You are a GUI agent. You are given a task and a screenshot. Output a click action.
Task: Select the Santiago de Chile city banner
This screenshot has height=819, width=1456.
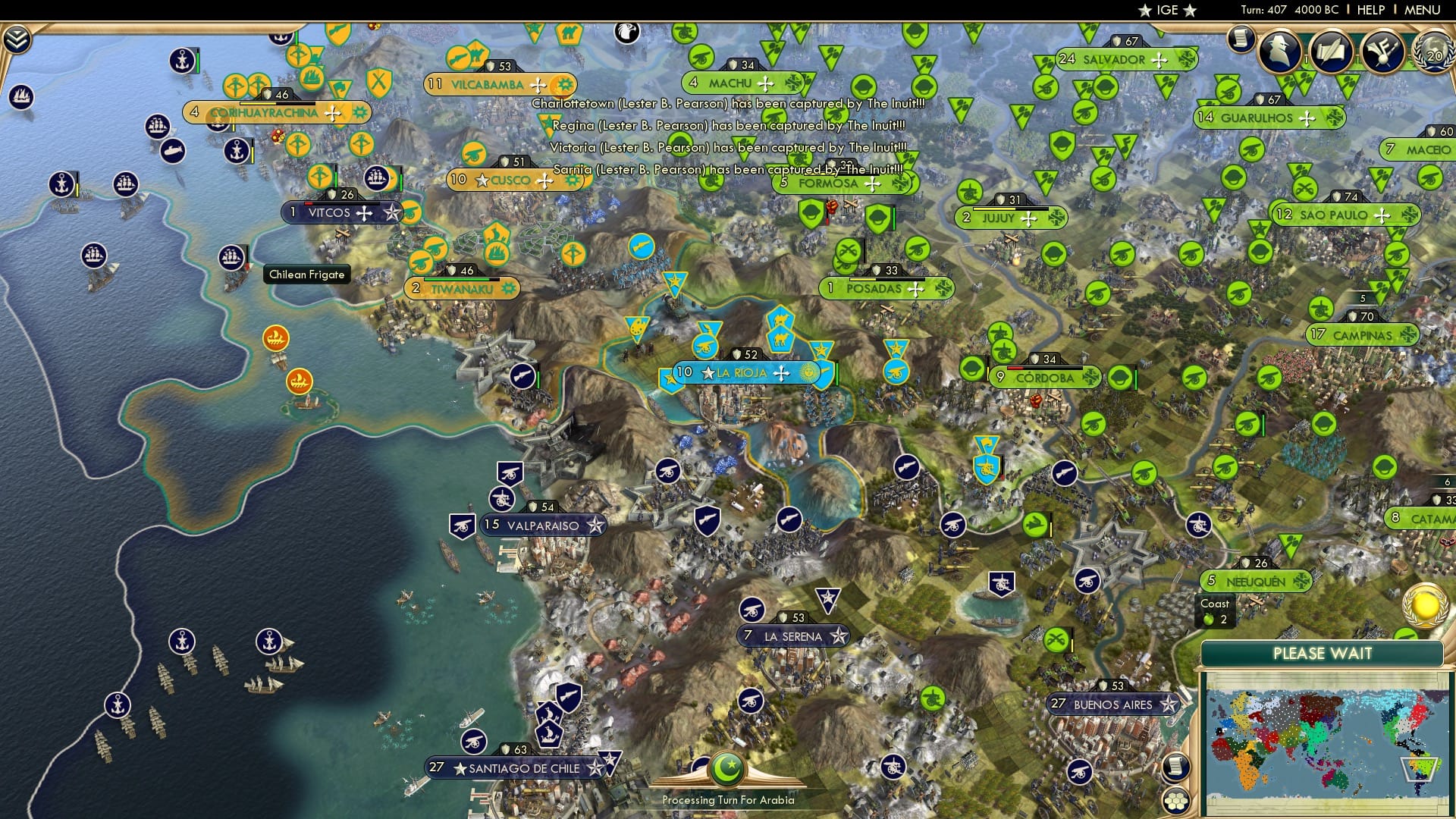pos(513,767)
